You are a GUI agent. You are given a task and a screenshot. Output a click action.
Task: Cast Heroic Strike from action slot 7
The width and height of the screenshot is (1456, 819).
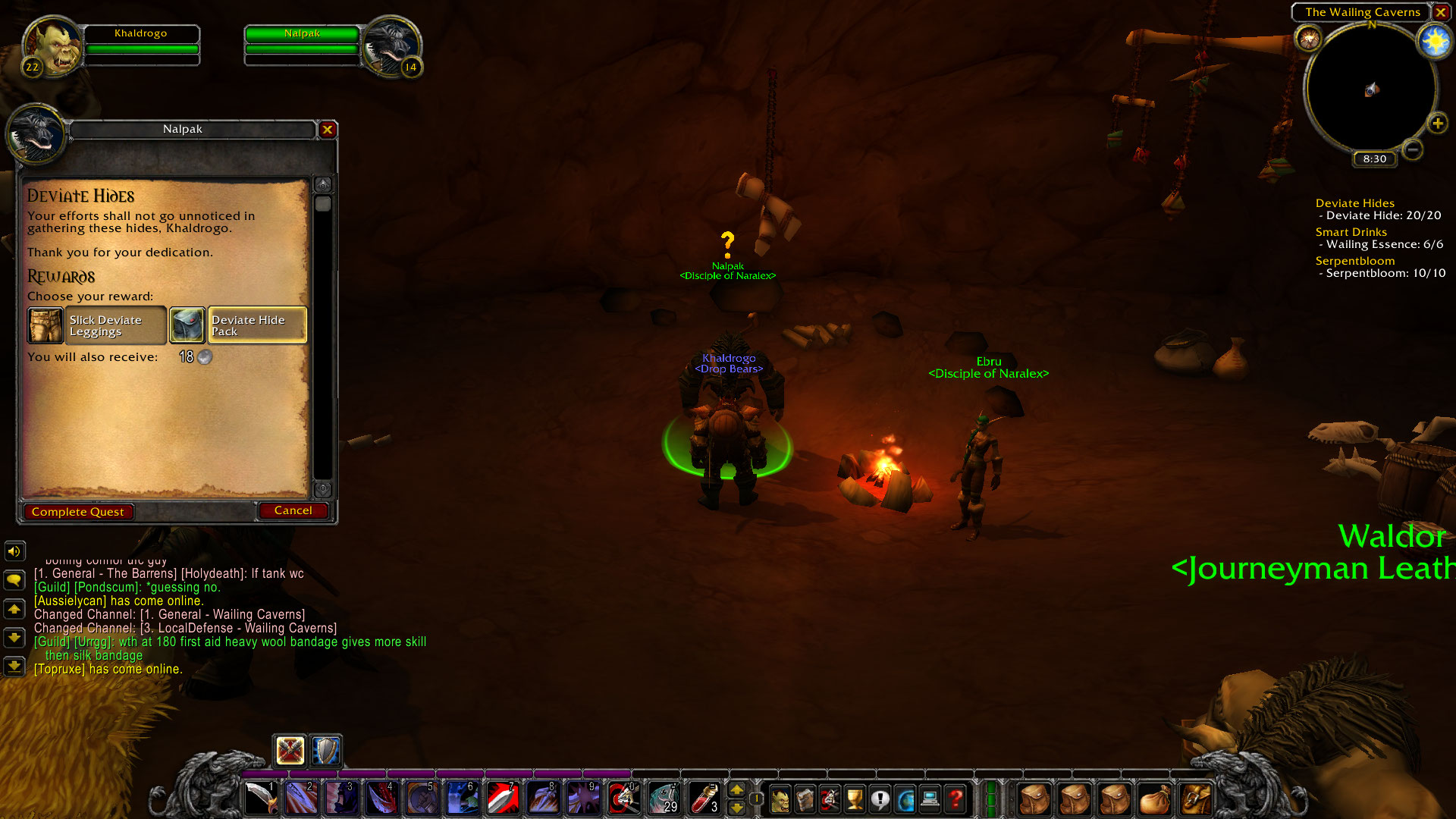click(x=503, y=798)
